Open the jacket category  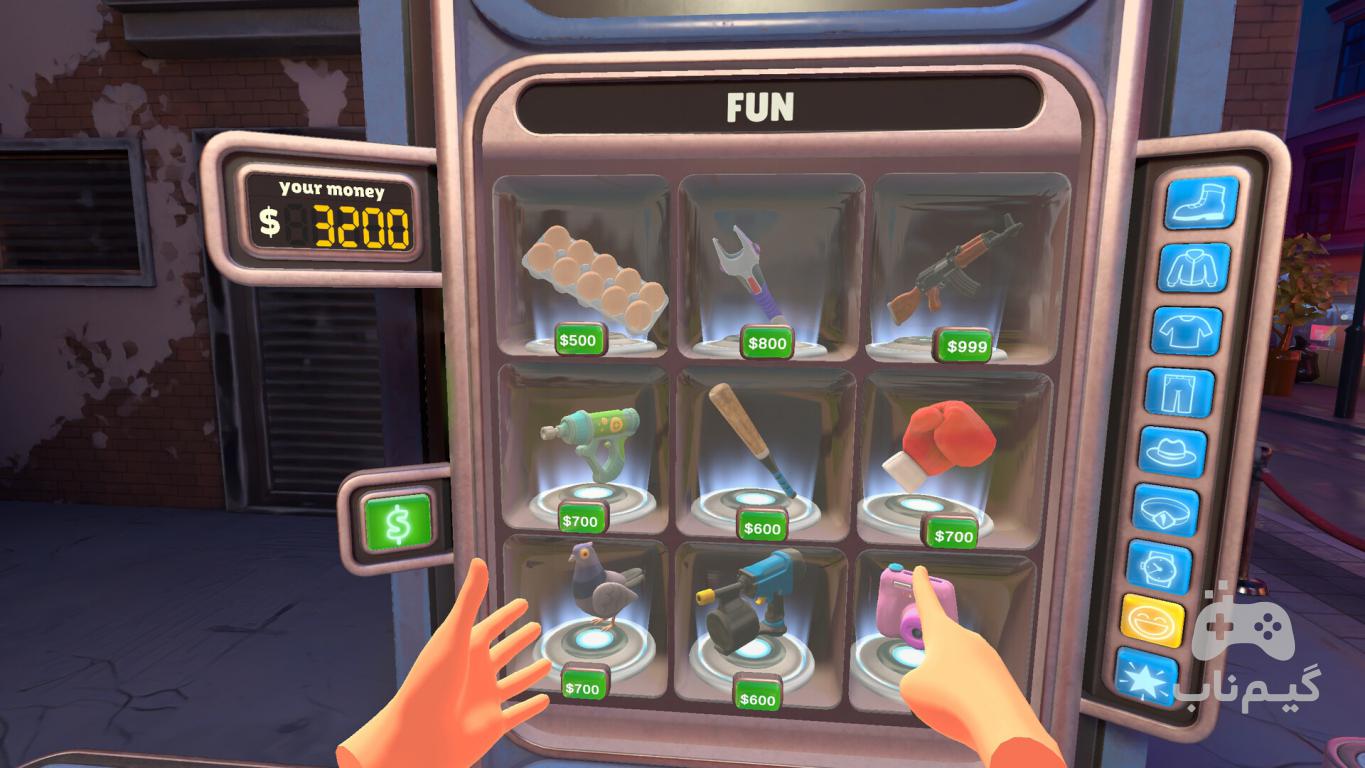click(1193, 267)
